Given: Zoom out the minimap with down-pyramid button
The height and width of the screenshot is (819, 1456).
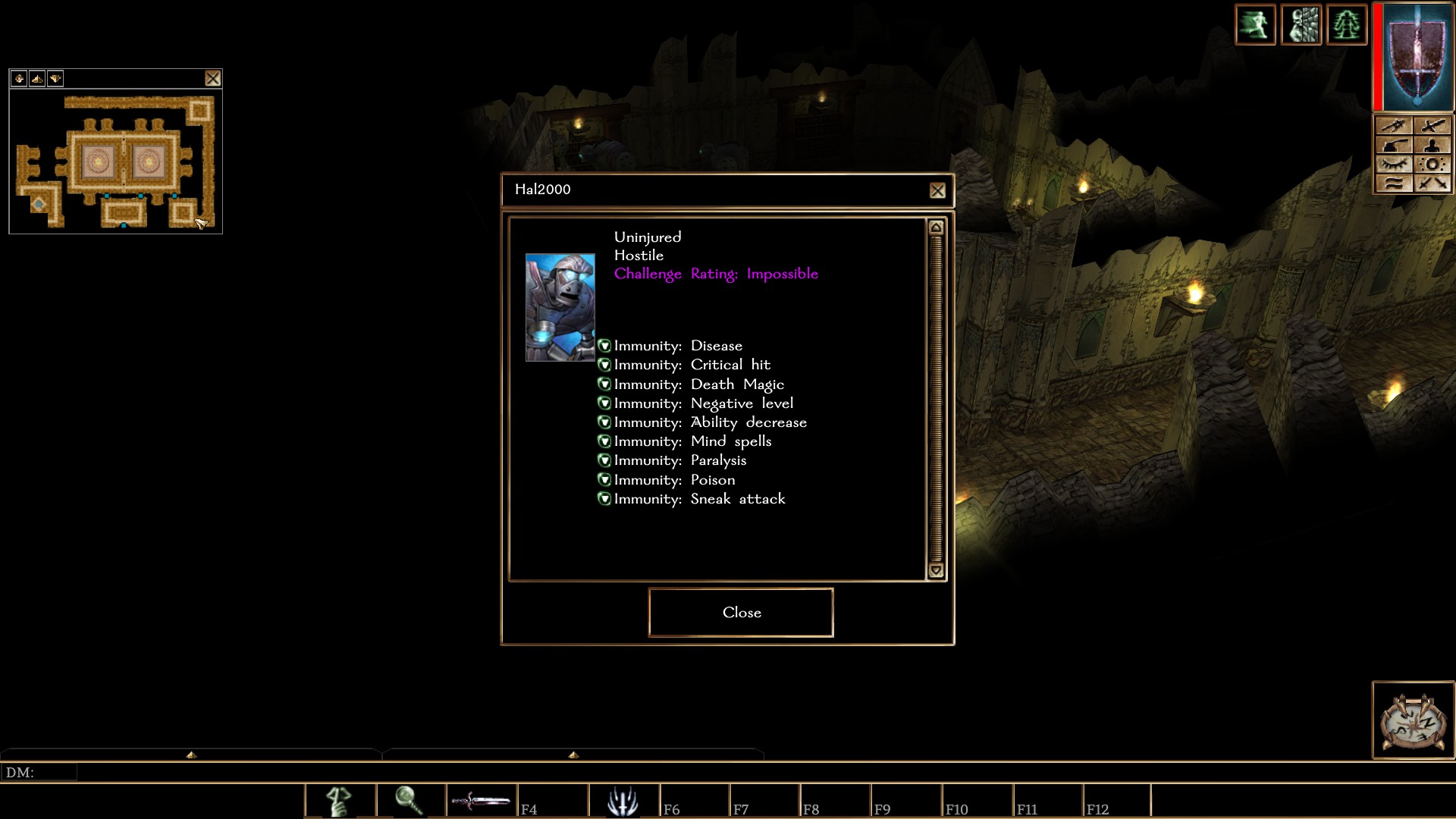Looking at the screenshot, I should 55,78.
